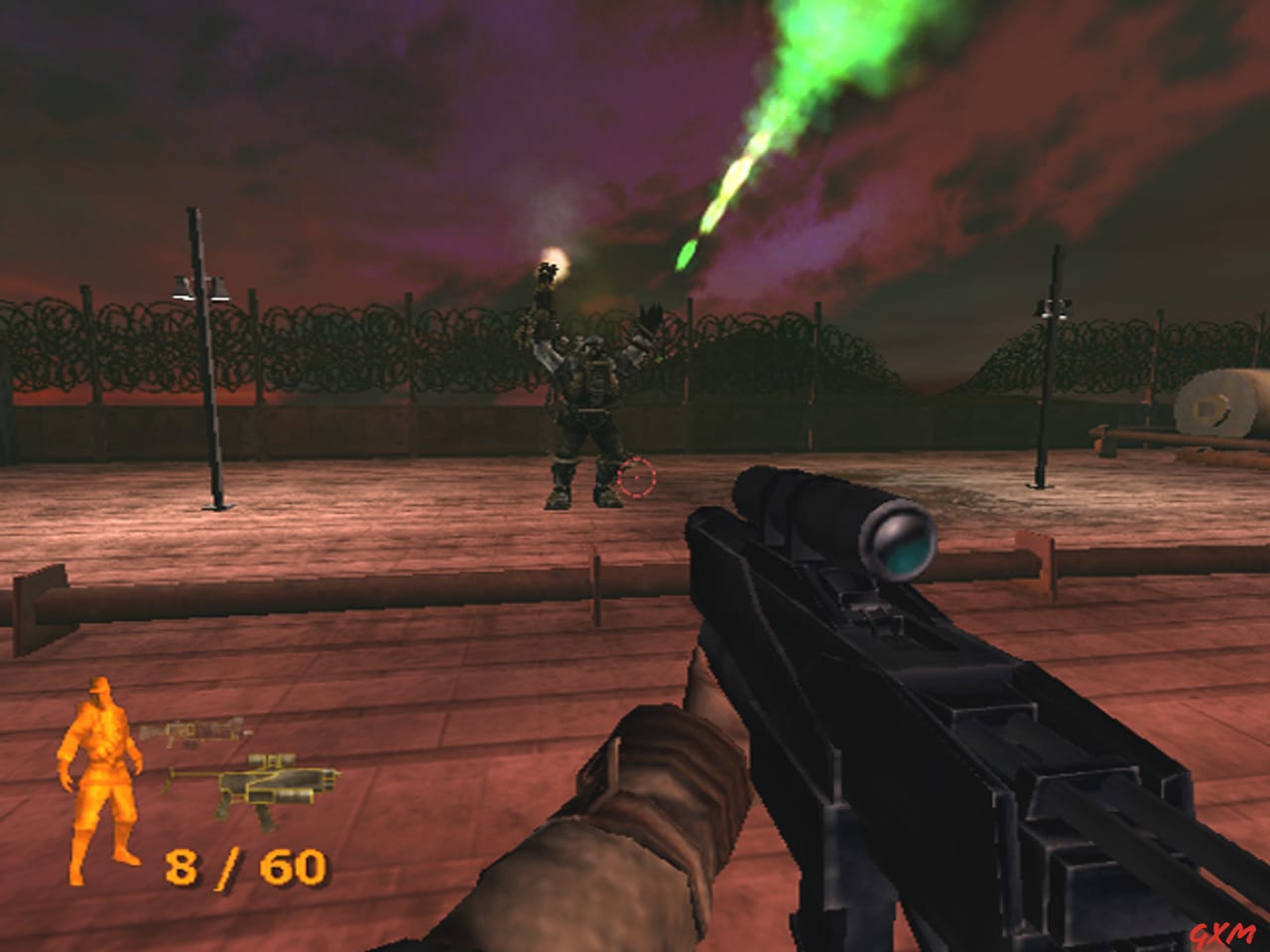
Task: Click the muzzle flash above the enemy
Action: (554, 263)
